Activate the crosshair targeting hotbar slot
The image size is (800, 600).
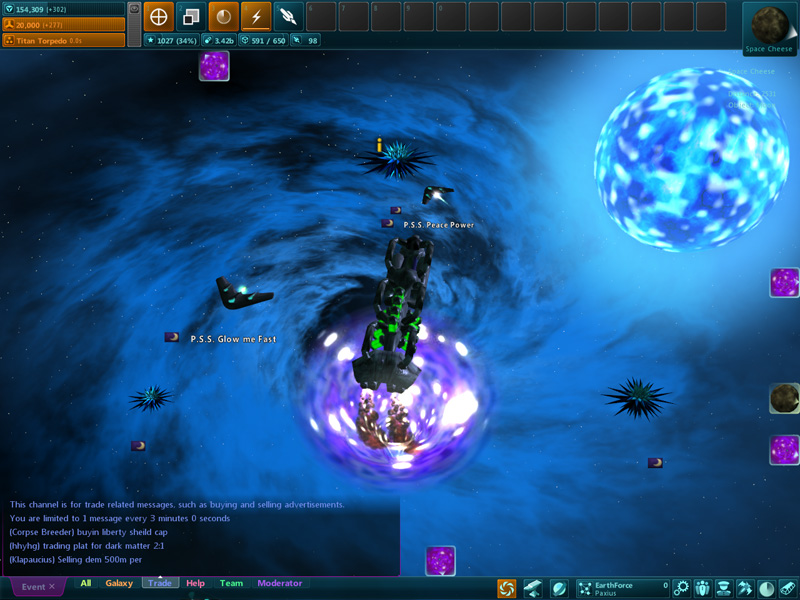coord(158,16)
